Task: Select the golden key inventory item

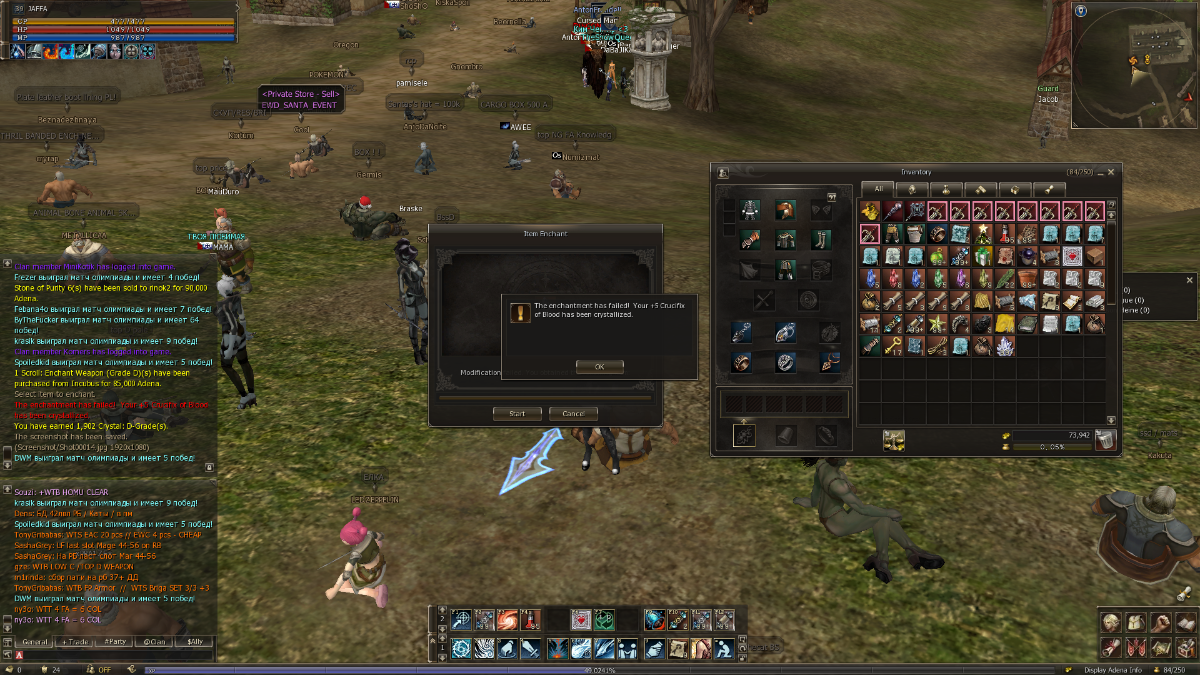Action: (x=892, y=346)
